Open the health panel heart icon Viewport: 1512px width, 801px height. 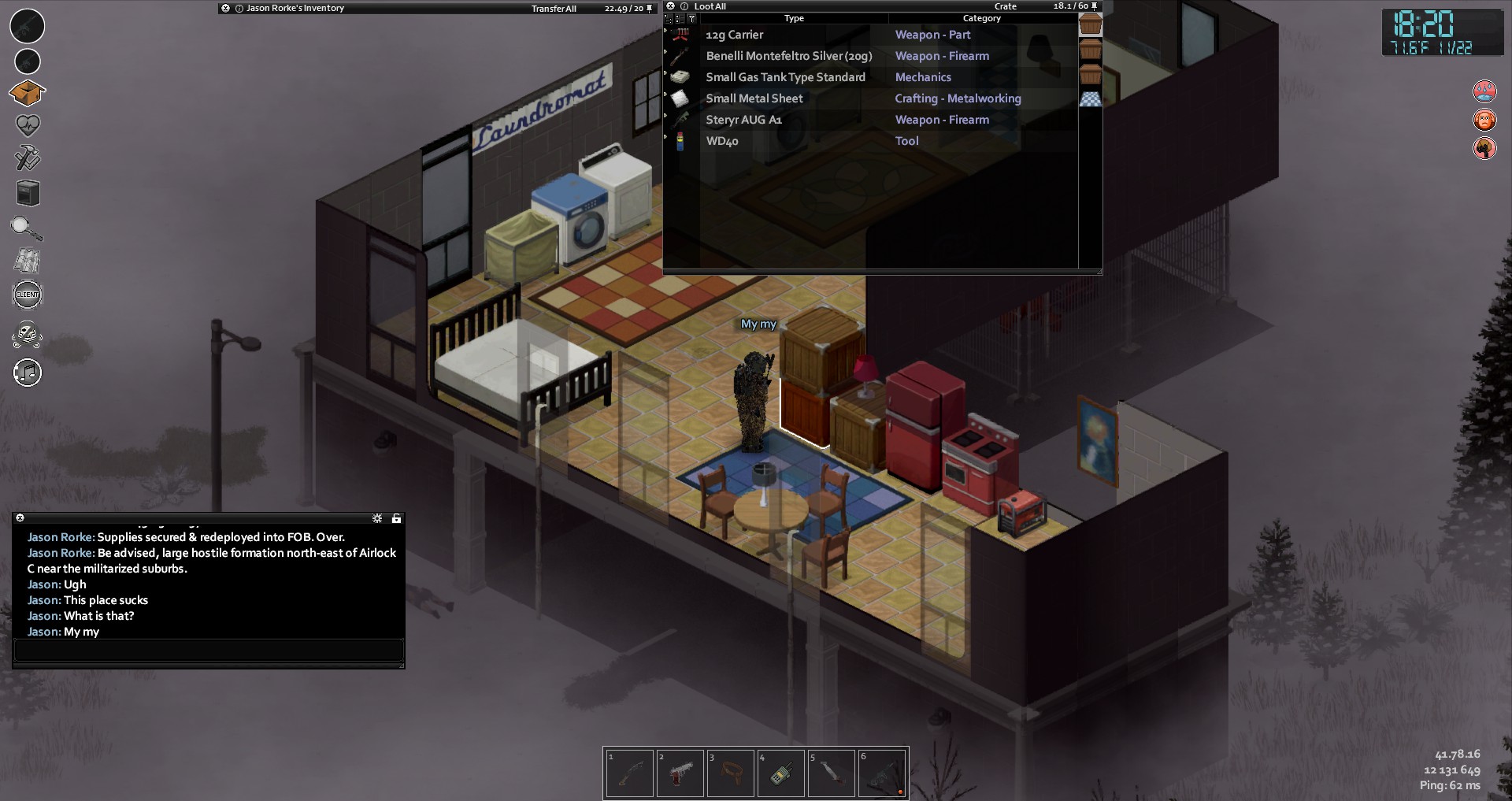(x=28, y=124)
